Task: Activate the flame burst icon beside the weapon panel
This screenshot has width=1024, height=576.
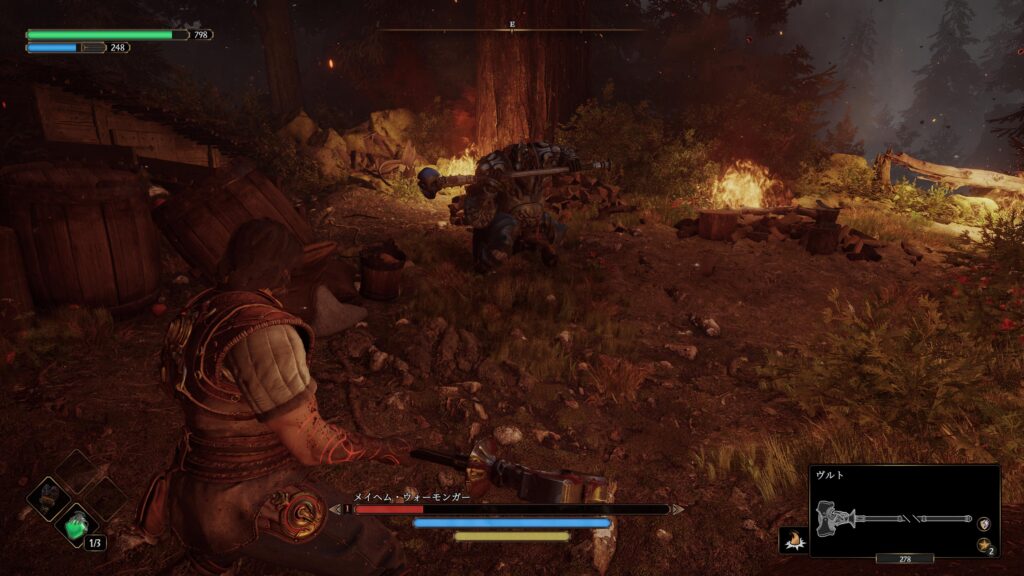Action: pyautogui.click(x=793, y=540)
